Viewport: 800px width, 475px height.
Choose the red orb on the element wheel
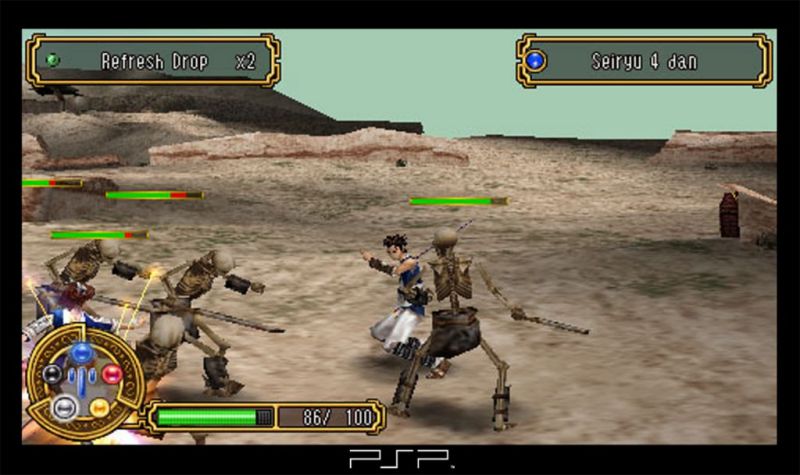pyautogui.click(x=112, y=374)
